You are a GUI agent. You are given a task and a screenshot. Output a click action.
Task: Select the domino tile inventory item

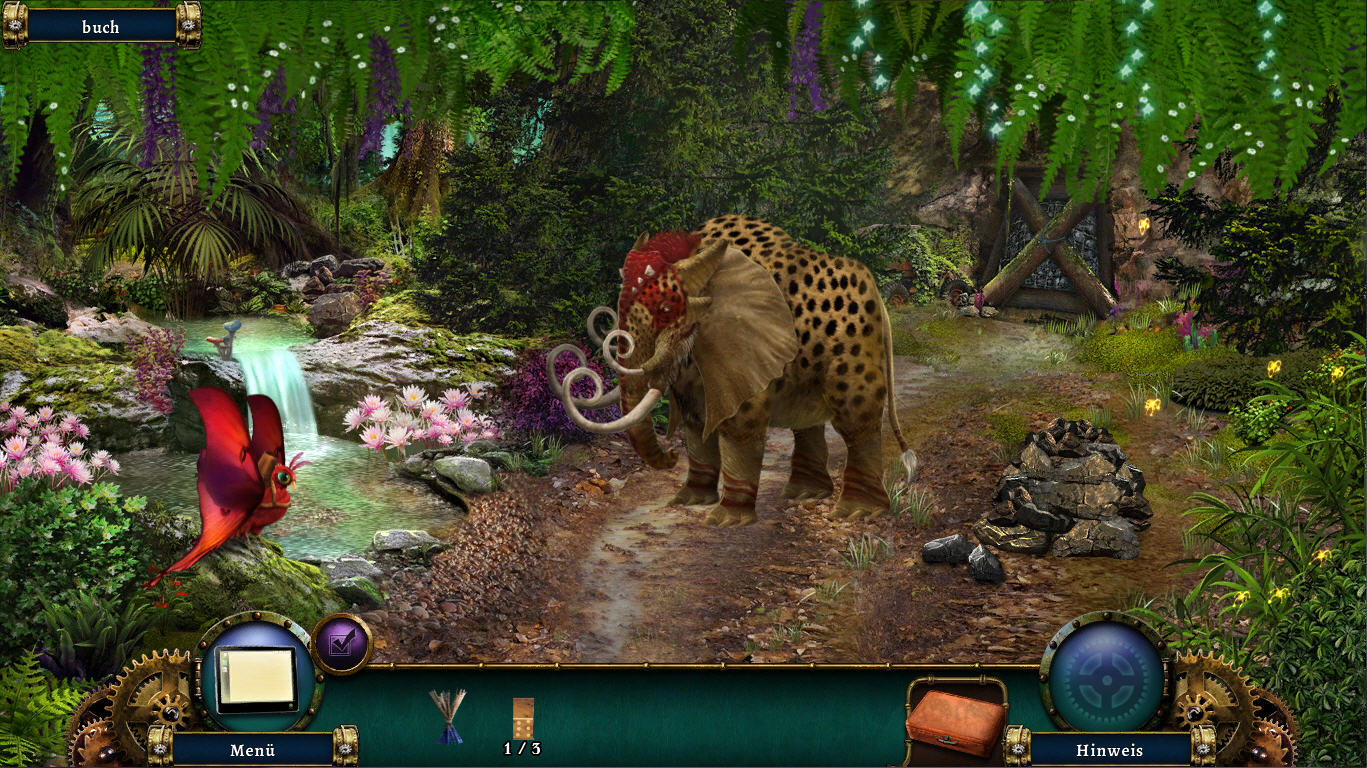522,717
